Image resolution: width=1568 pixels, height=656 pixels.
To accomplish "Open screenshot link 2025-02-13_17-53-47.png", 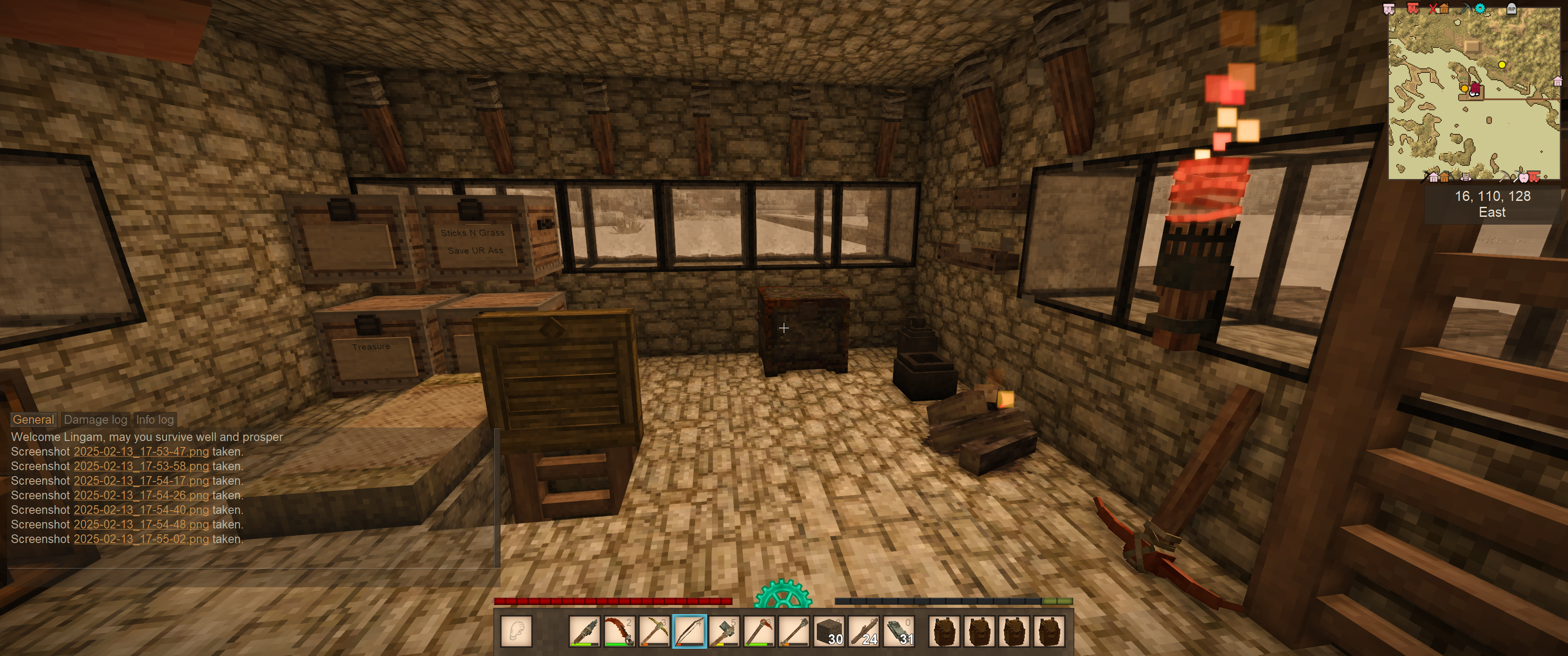I will coord(141,451).
